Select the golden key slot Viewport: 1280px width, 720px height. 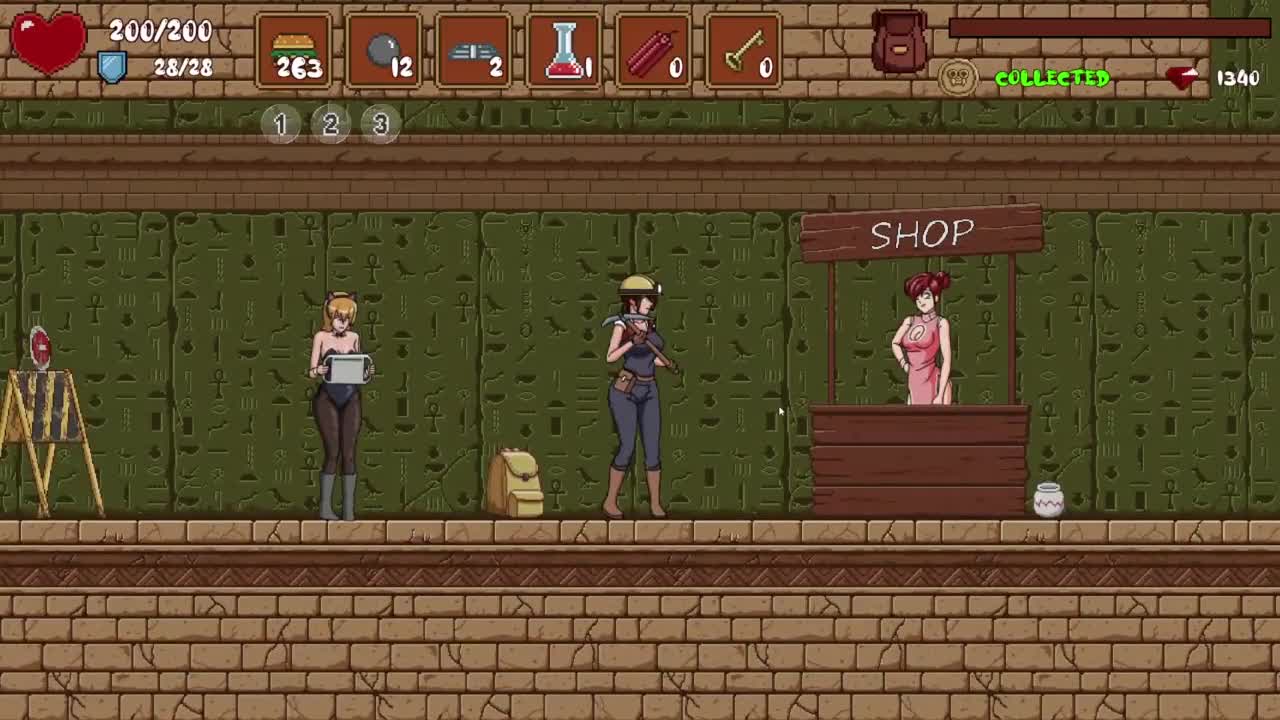[743, 52]
